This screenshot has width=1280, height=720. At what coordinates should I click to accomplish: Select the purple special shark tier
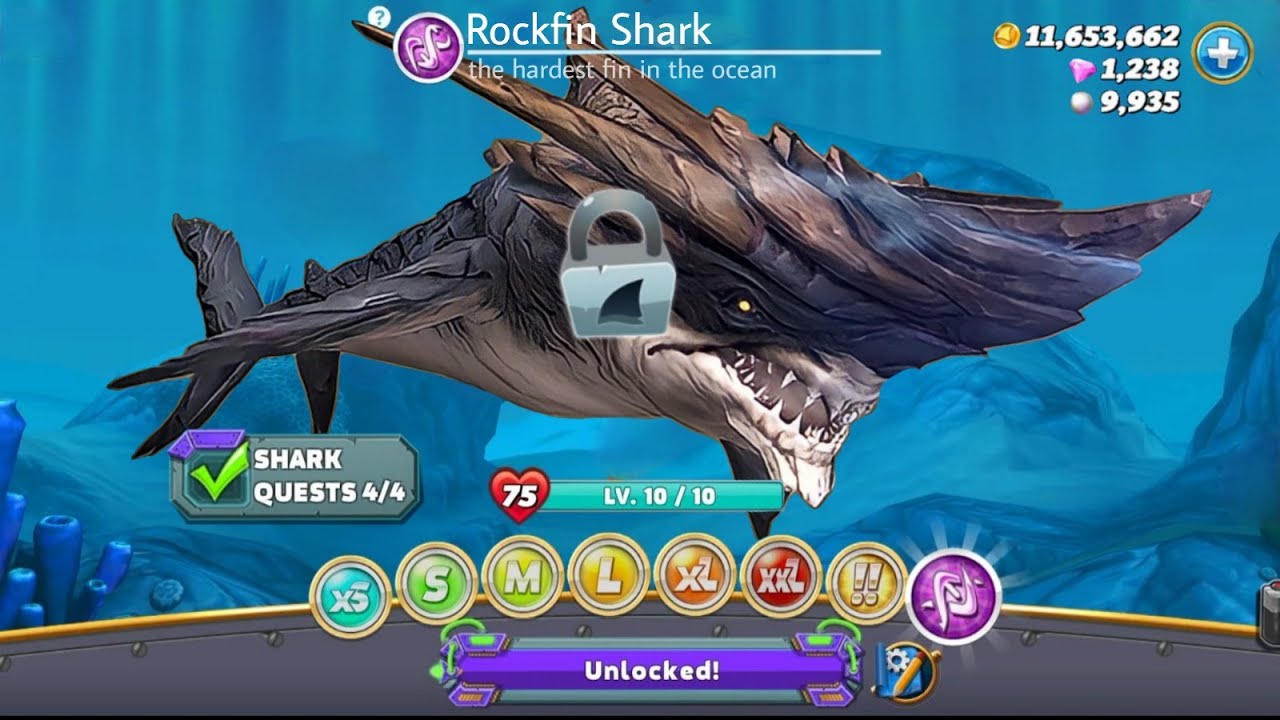(x=953, y=596)
